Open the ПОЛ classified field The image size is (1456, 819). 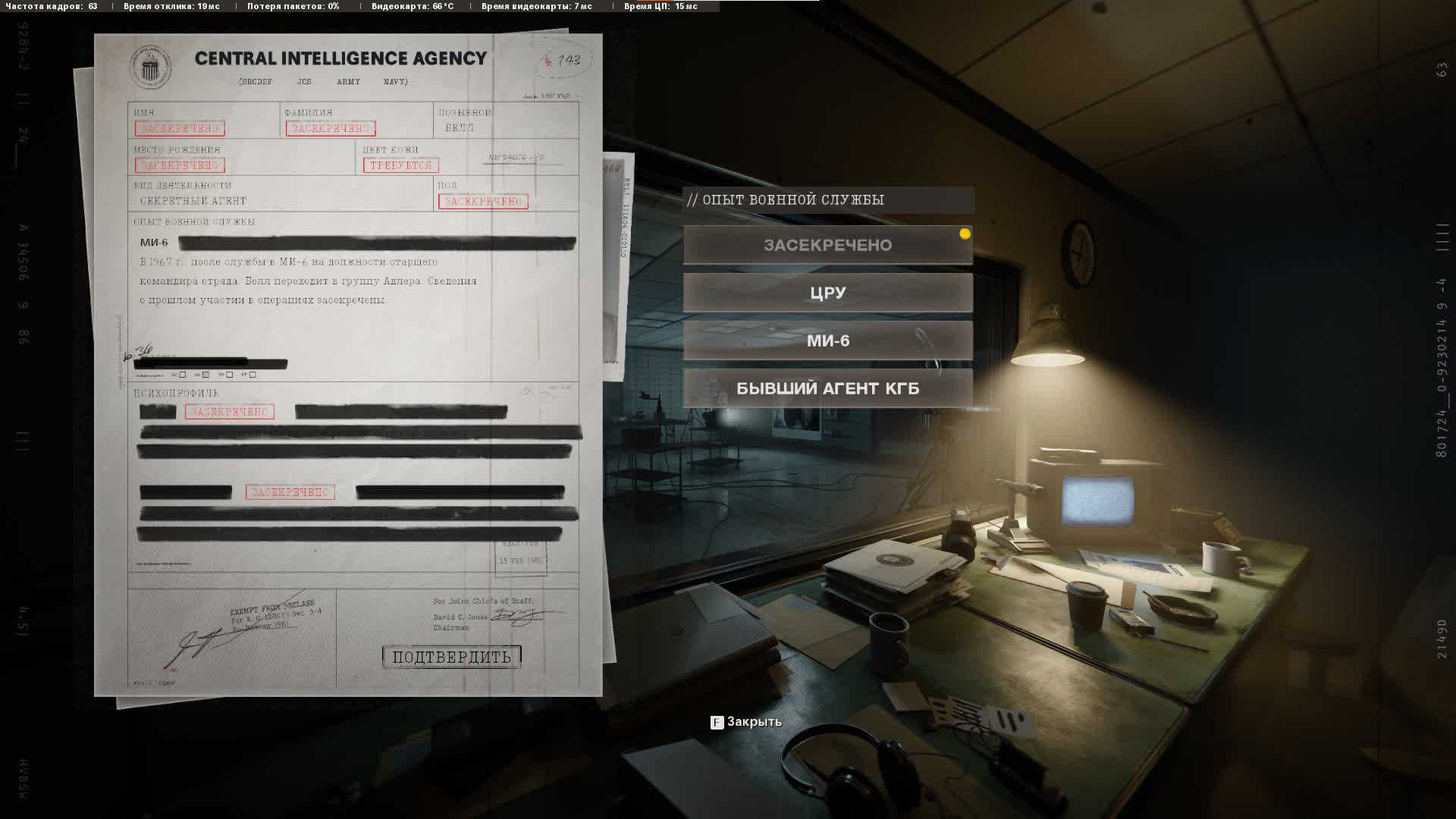click(483, 201)
